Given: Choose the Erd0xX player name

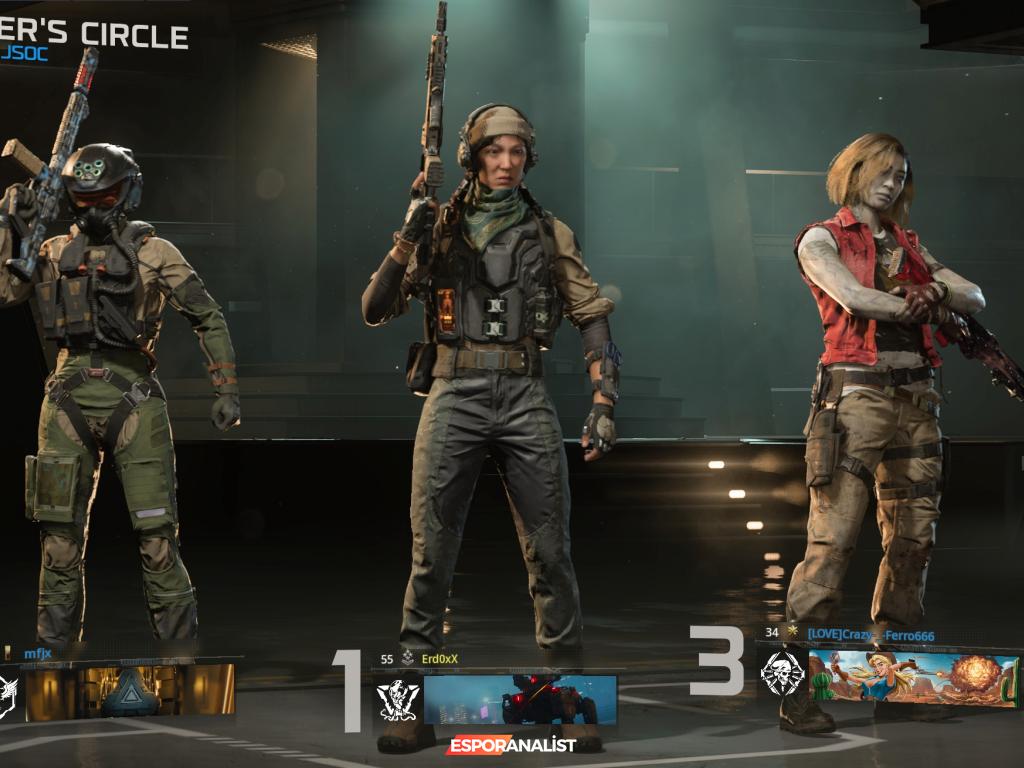Looking at the screenshot, I should click(440, 659).
